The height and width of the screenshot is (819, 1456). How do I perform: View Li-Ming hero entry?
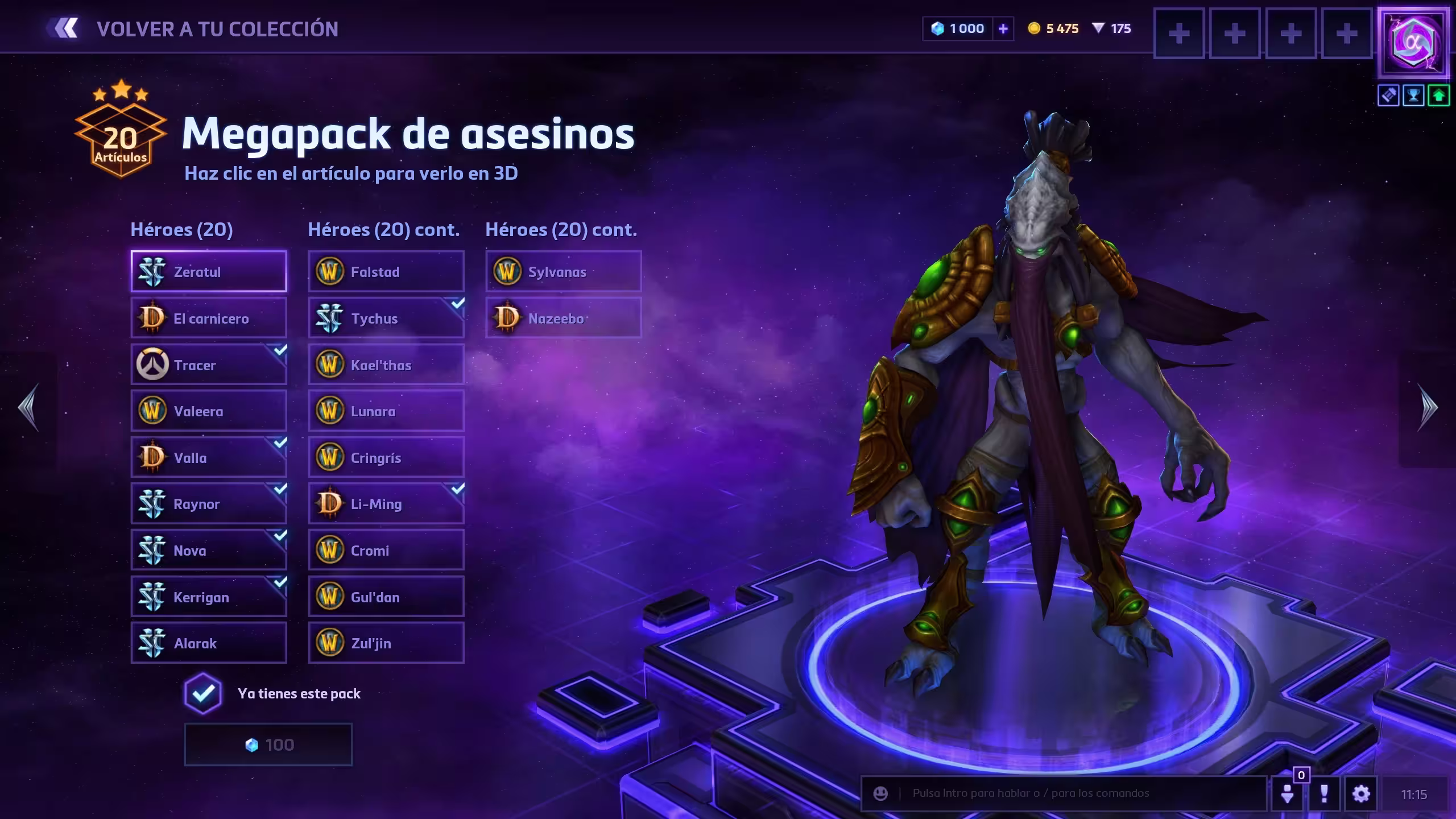point(386,504)
